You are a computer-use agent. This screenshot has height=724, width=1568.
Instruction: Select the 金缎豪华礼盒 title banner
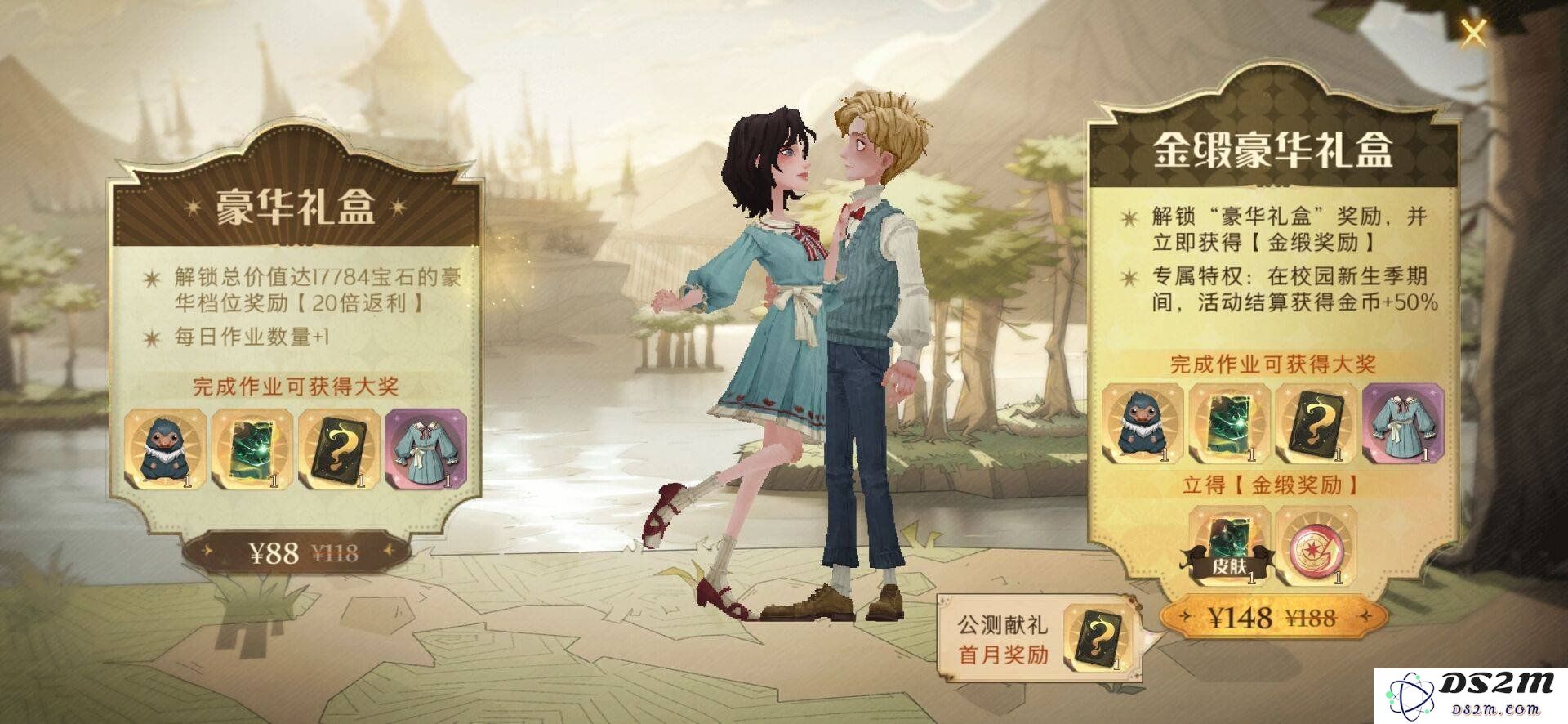point(1272,150)
